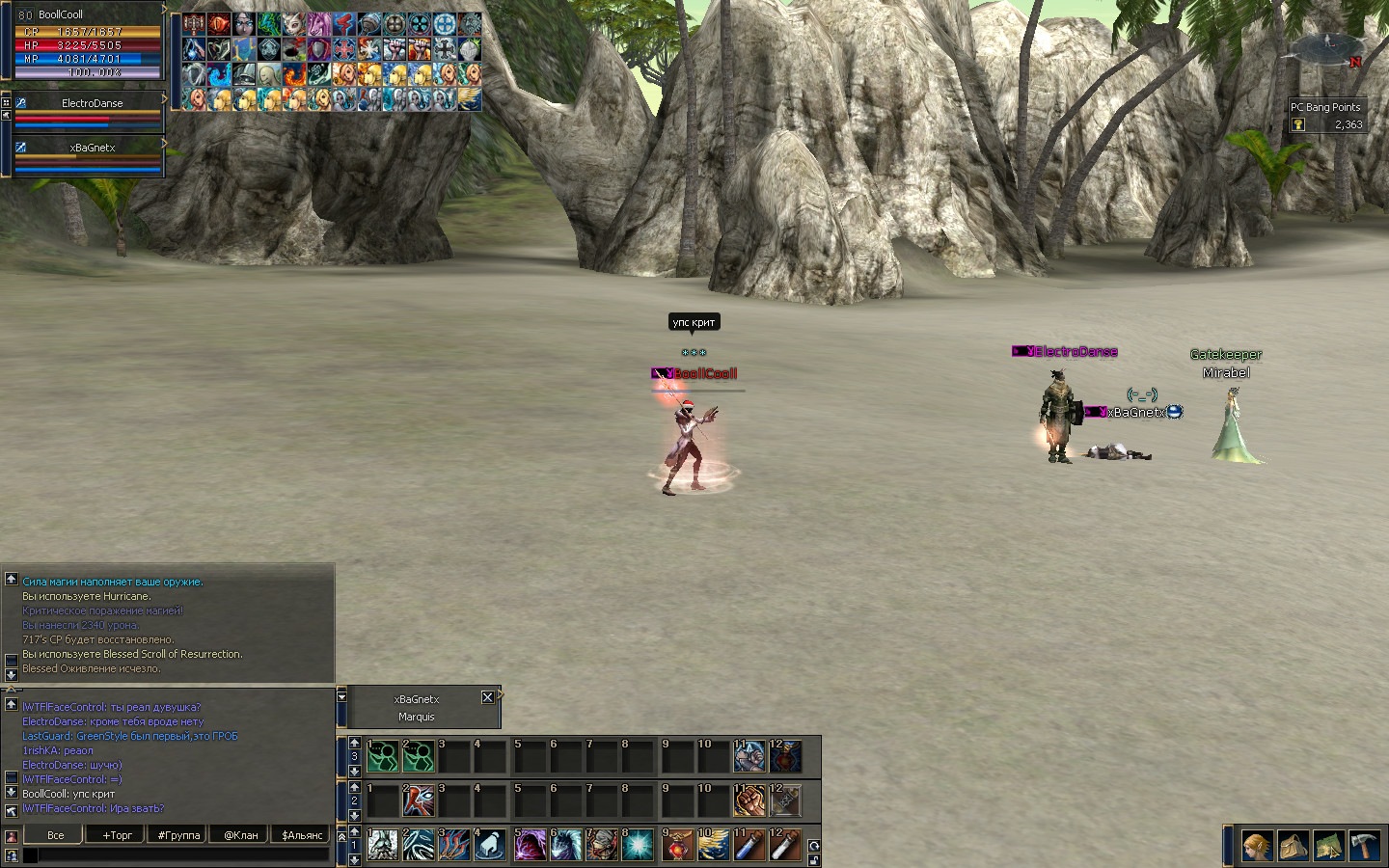1389x868 pixels.
Task: Select party member xBaGnetx in party list
Action: tap(93, 148)
